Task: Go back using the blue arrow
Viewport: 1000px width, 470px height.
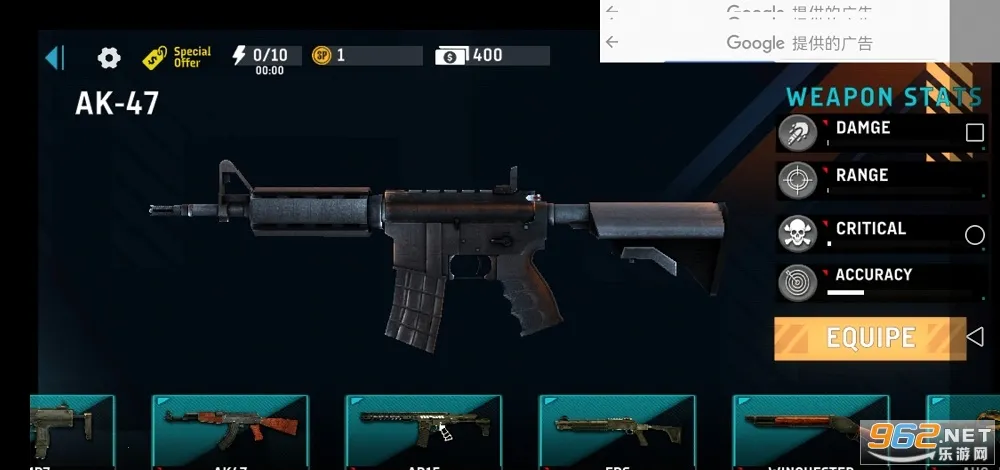Action: 55,57
